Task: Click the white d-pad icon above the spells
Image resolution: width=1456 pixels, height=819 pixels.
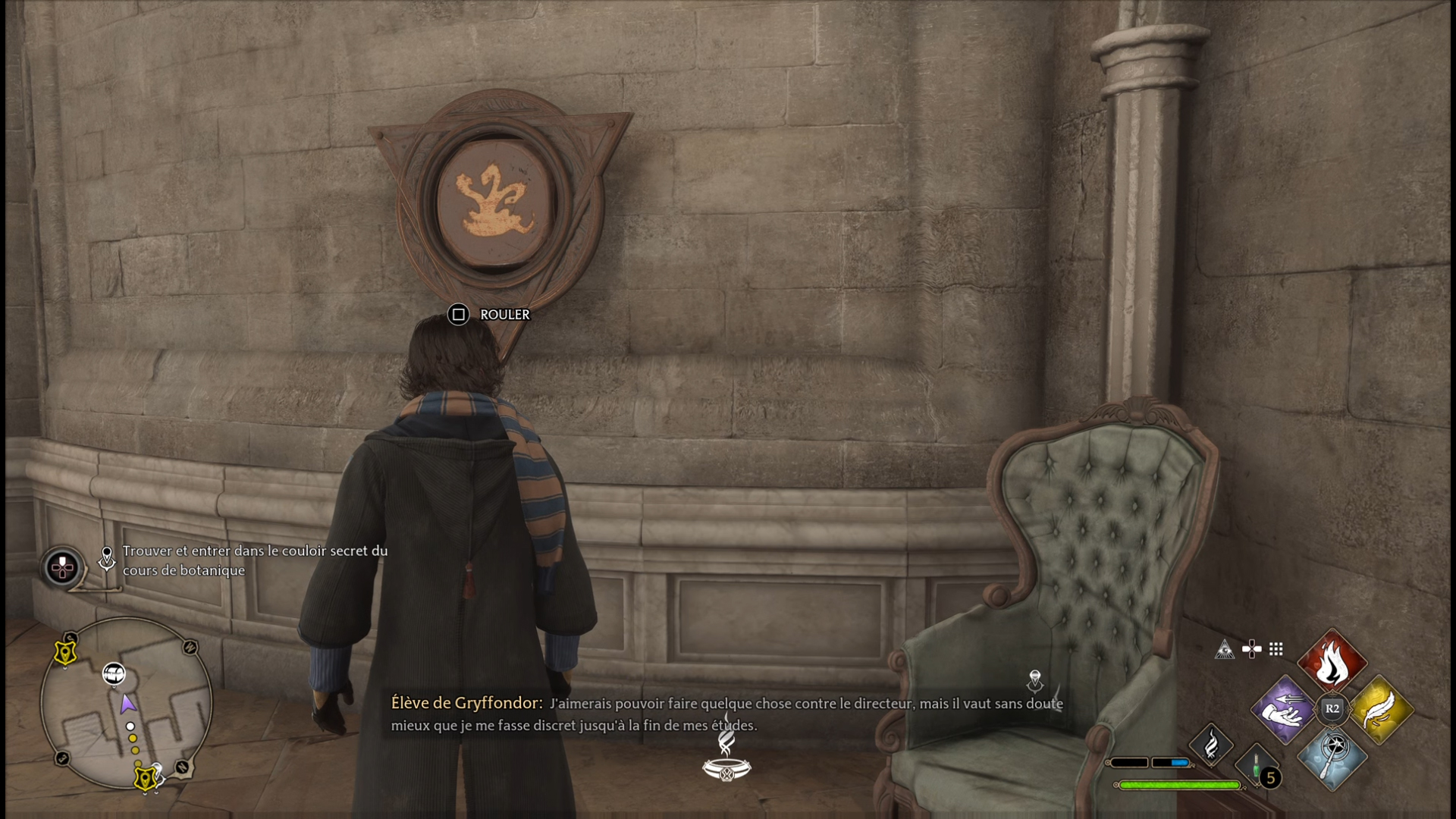Action: coord(1251,649)
